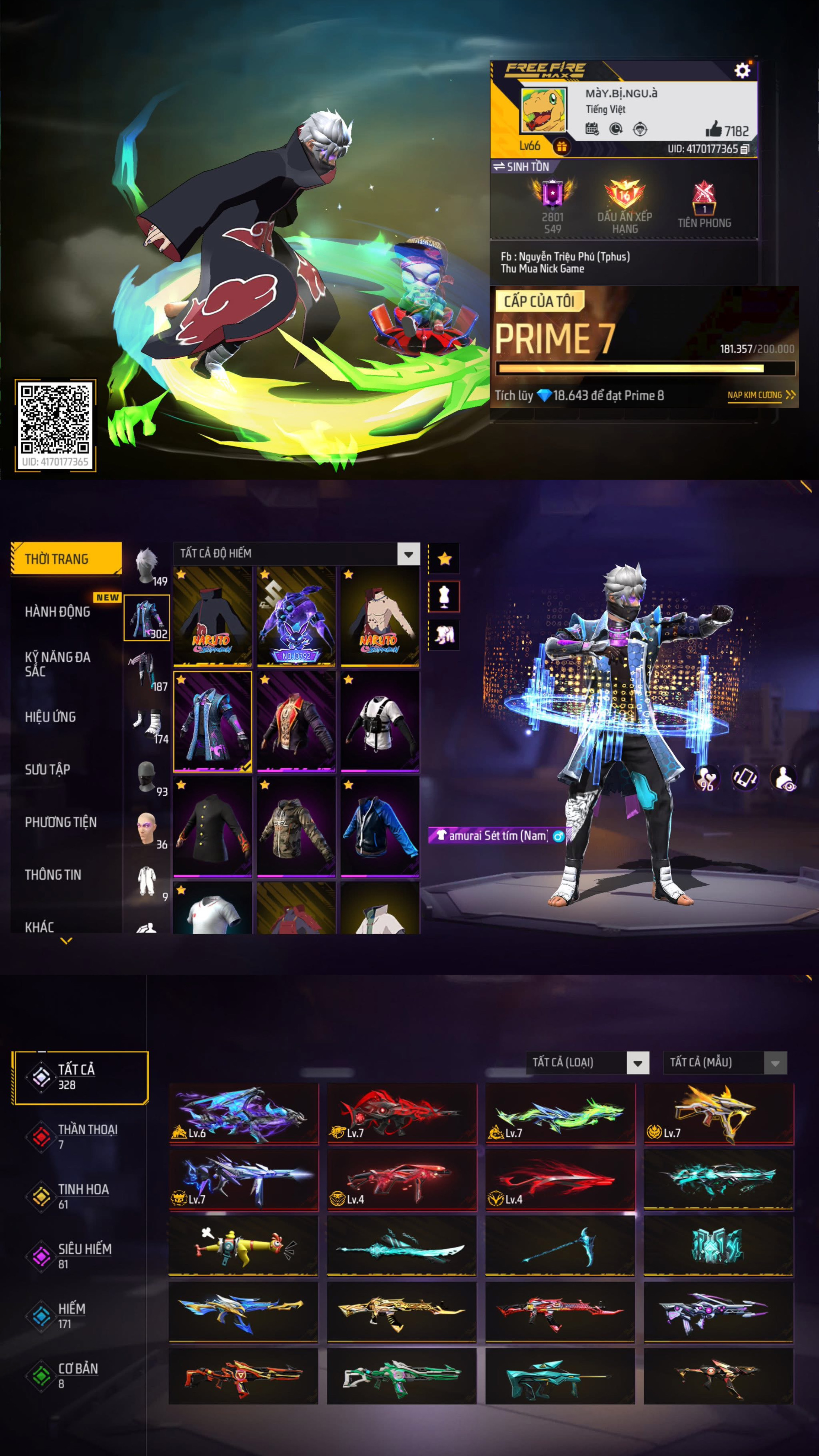
Task: Show the HIỆU ỨNG category
Action: point(50,717)
